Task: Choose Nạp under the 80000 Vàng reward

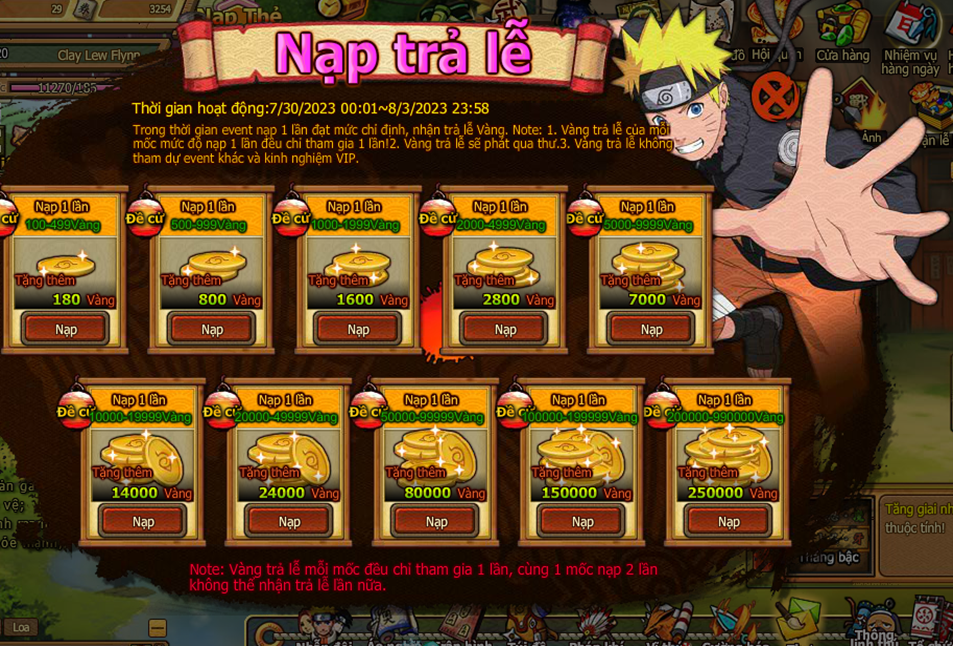Action: (436, 521)
